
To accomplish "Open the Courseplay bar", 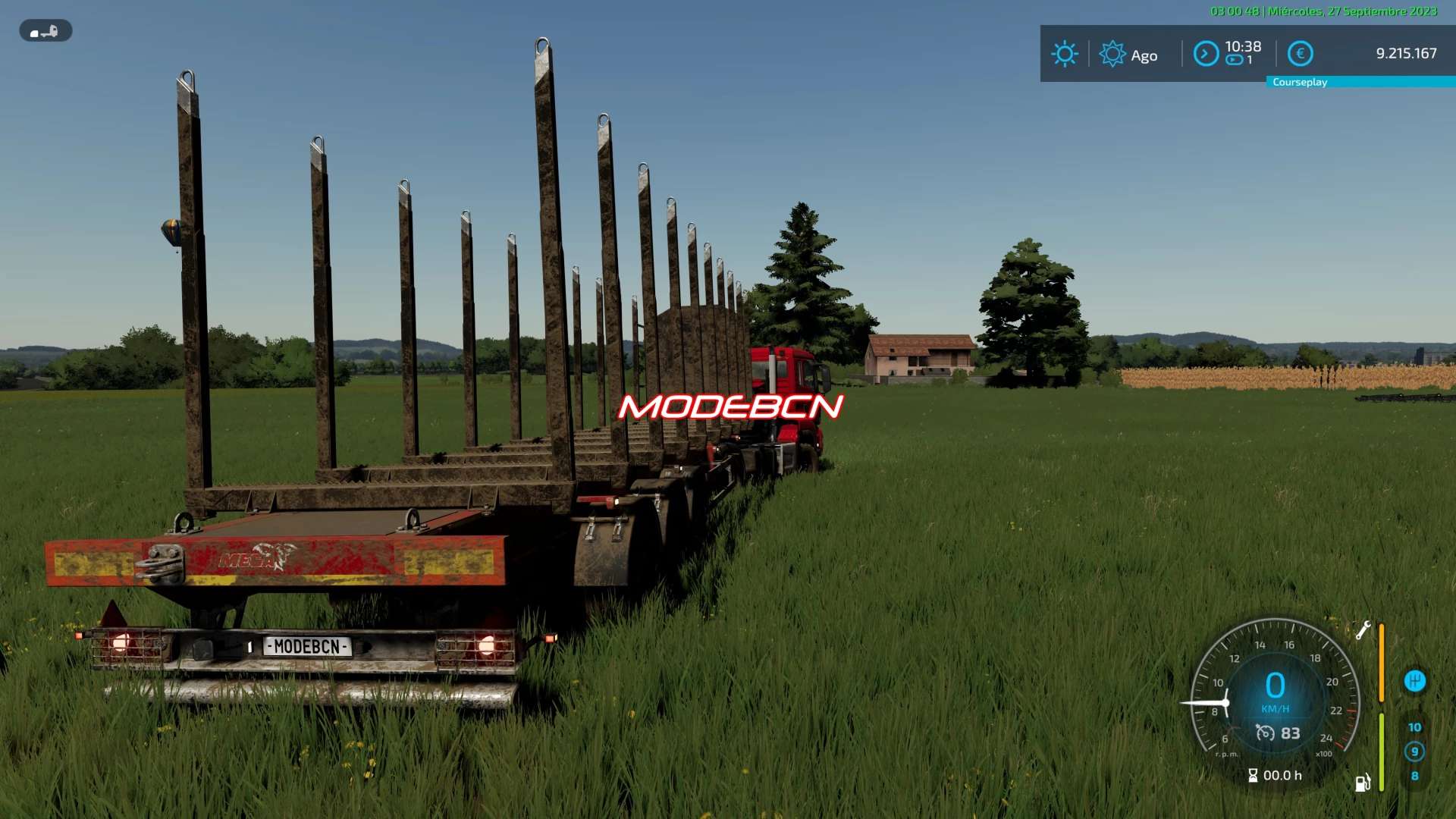I will tap(1360, 82).
